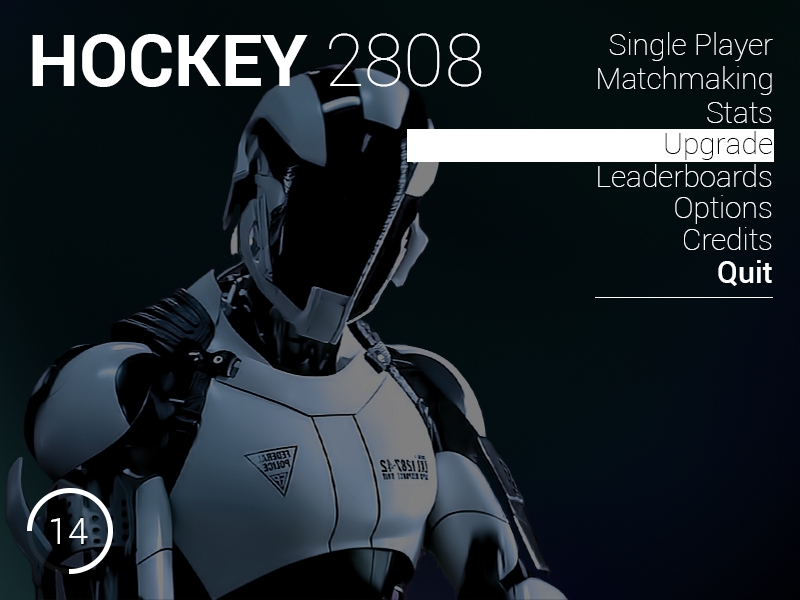
Task: Select the highlighted Upgrade entry
Action: (717, 145)
